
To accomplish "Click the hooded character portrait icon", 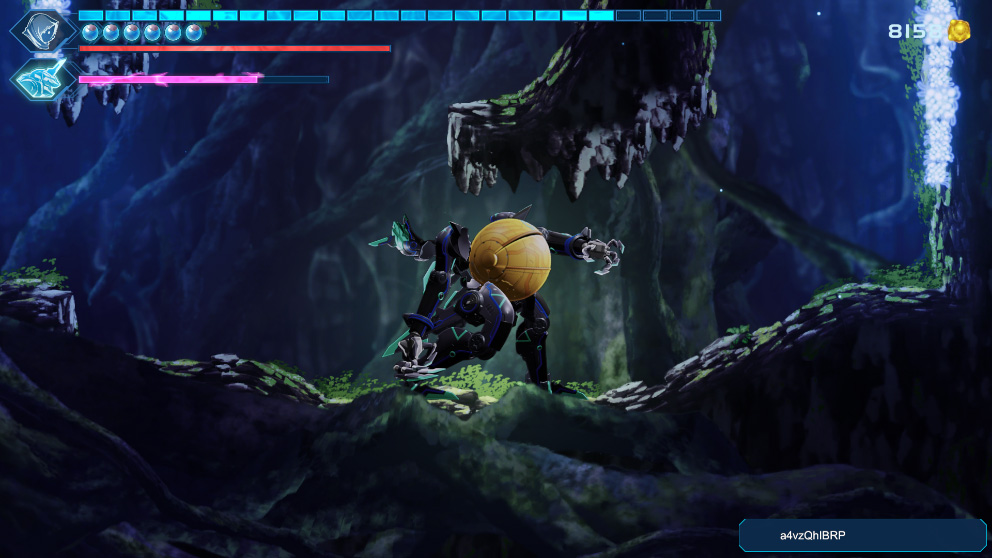I will point(43,29).
